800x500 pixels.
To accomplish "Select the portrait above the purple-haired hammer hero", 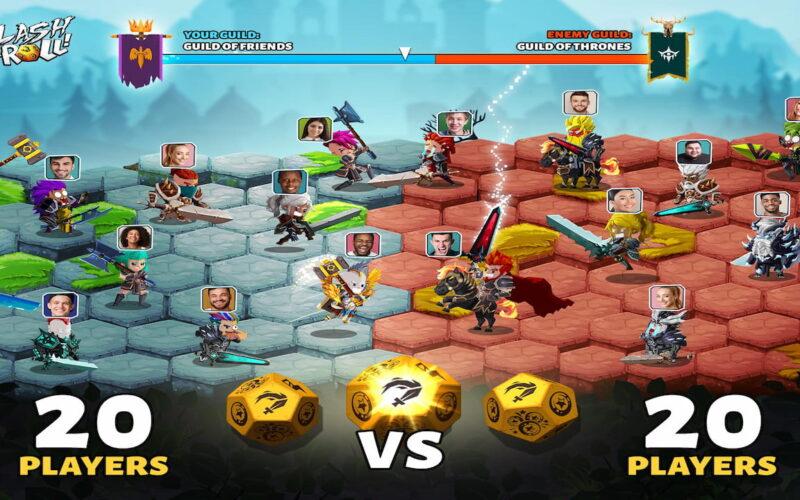I will (x=62, y=167).
